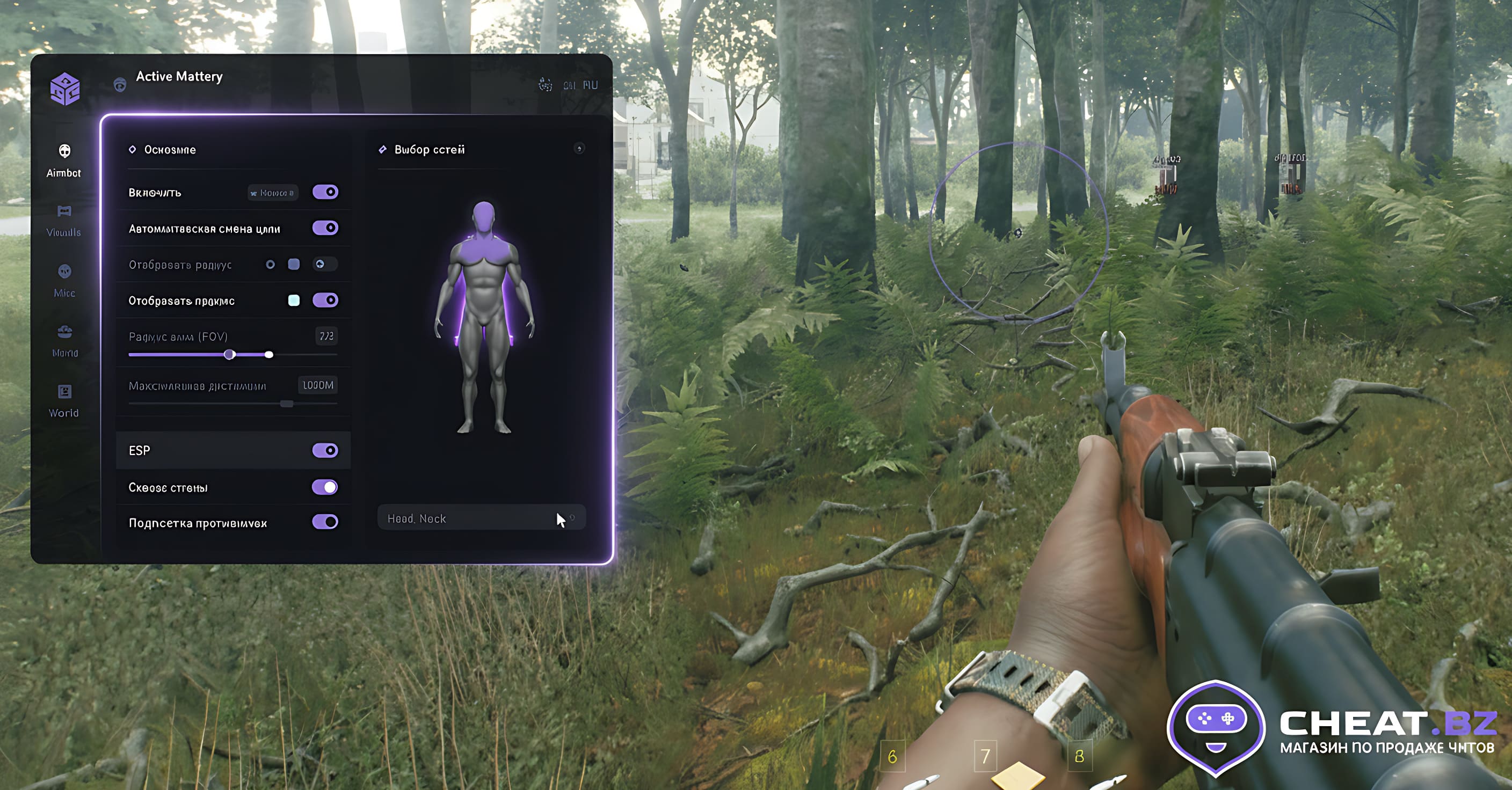
Task: Open the keybind dropdown next to Включить
Action: point(272,192)
